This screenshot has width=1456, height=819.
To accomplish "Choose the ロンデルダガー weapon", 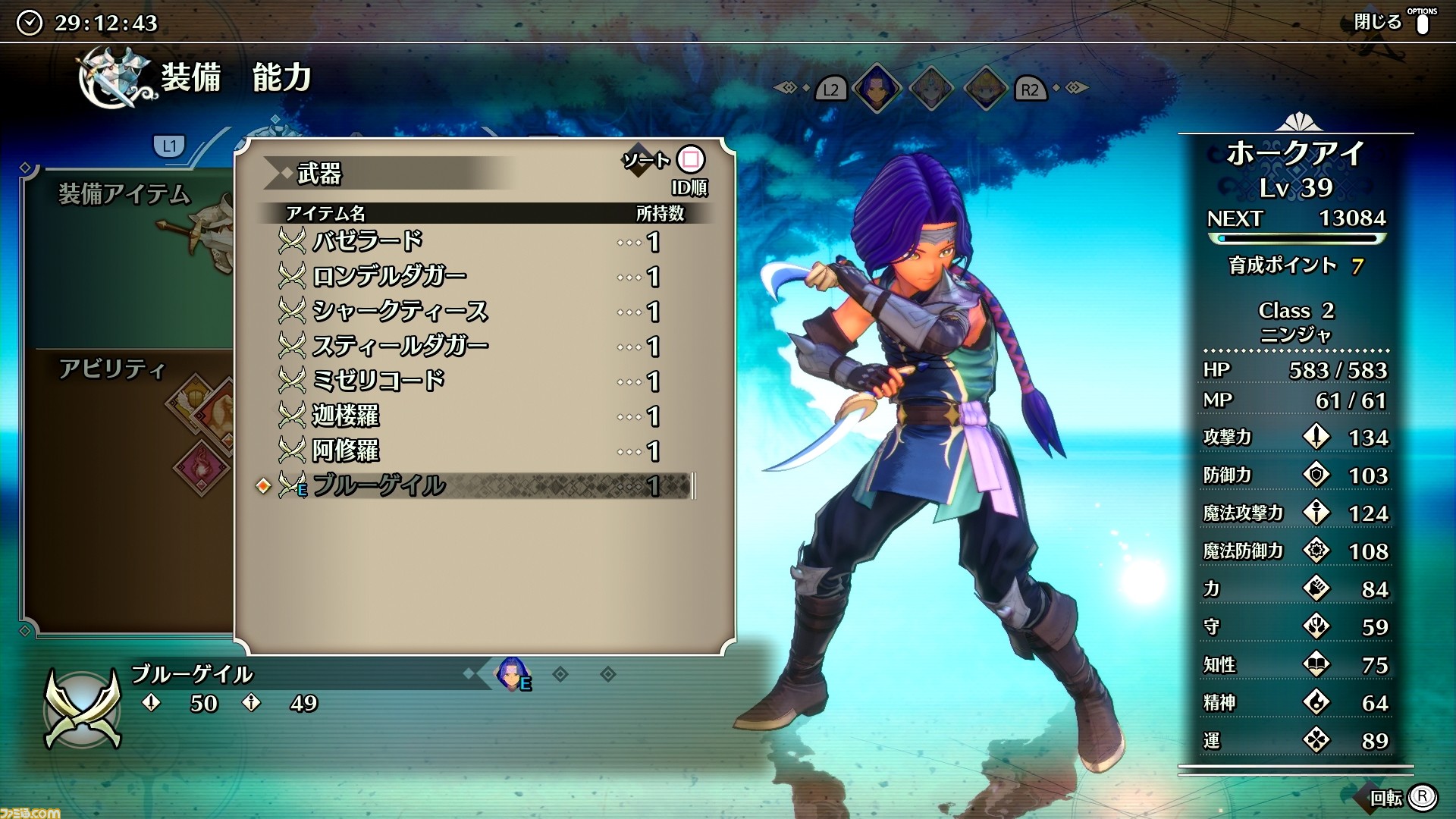I will pos(470,277).
